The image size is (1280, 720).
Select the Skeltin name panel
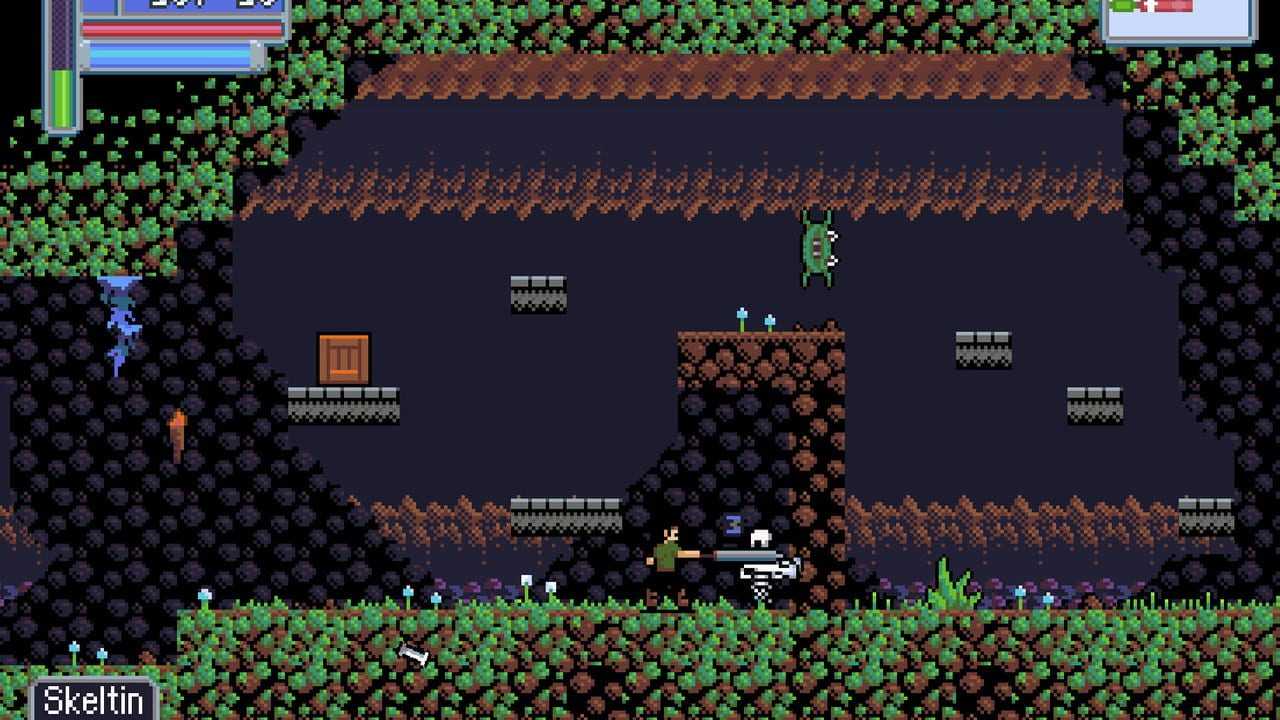pos(94,699)
